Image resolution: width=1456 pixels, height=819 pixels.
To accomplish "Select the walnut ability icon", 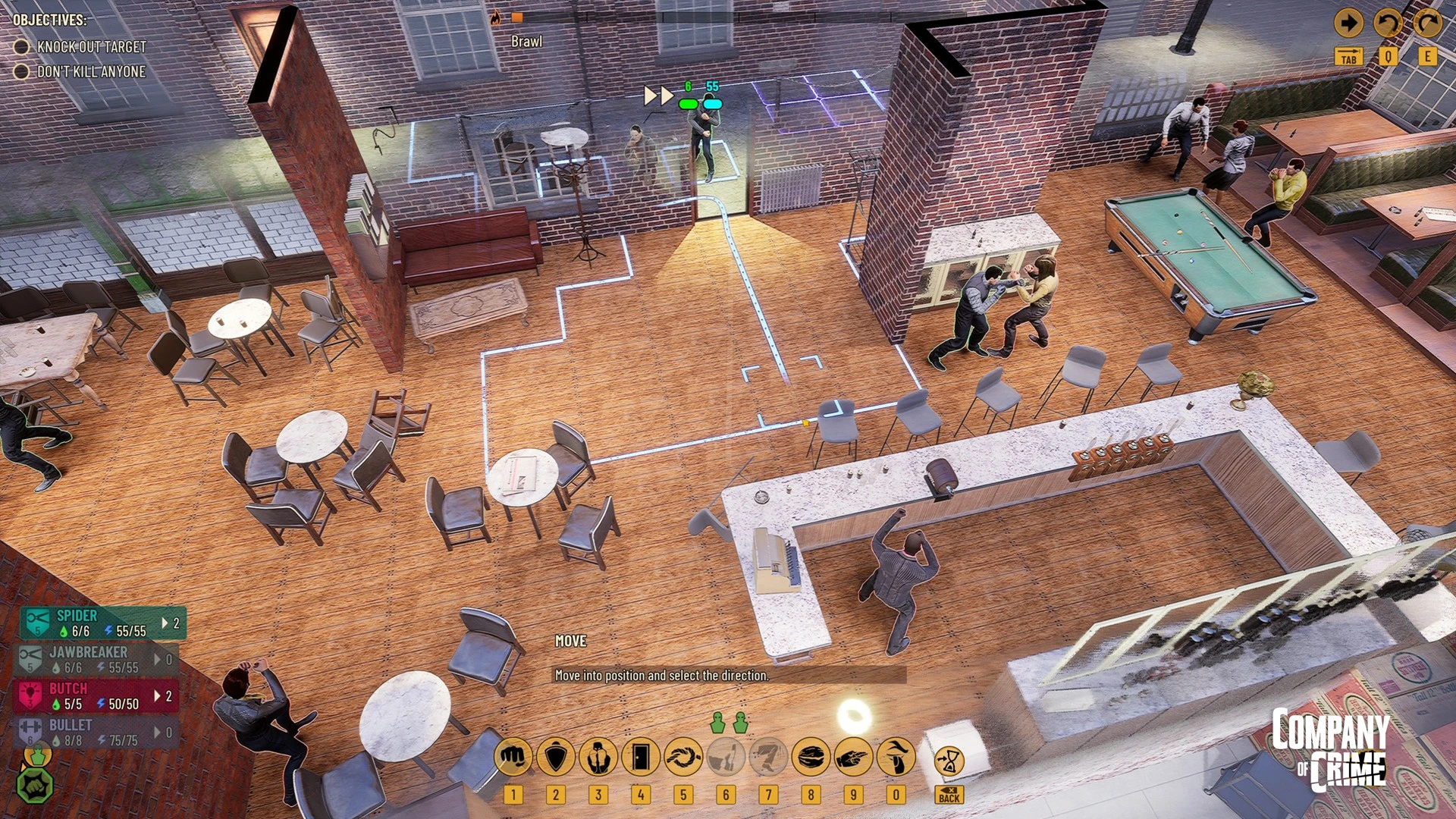I will (x=811, y=757).
